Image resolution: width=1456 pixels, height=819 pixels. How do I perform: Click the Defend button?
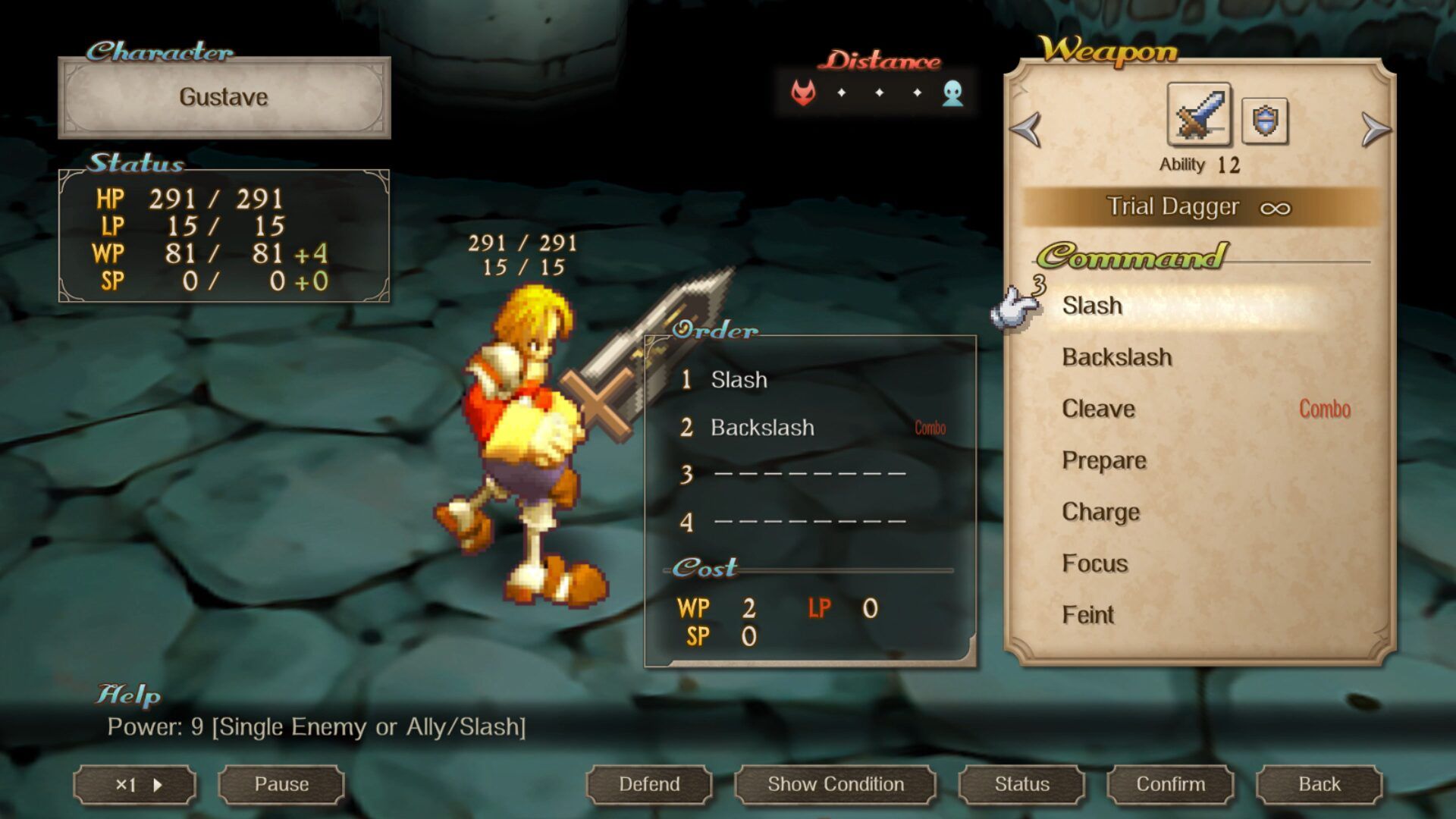(x=649, y=784)
